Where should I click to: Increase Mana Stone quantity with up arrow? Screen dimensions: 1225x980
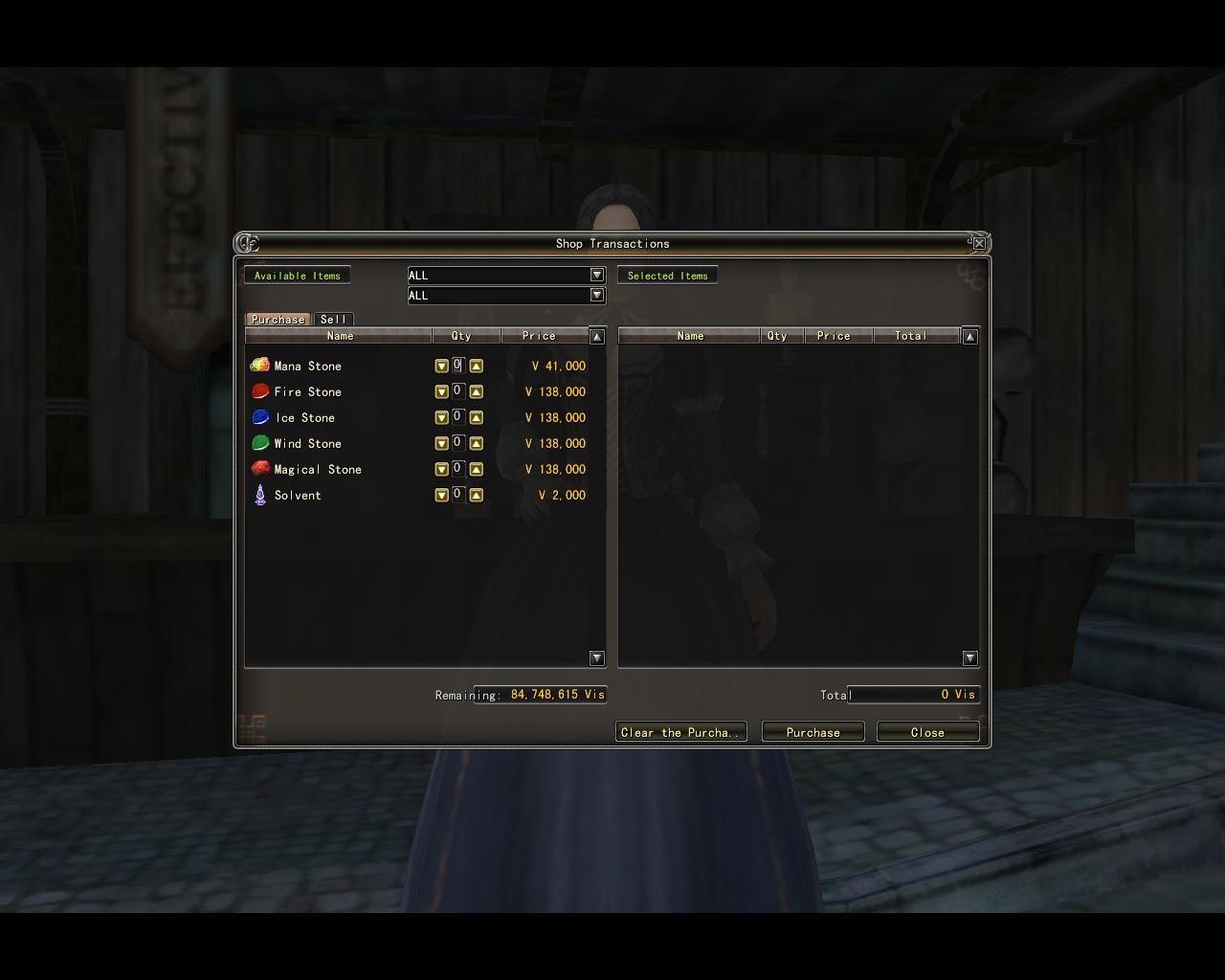(476, 365)
